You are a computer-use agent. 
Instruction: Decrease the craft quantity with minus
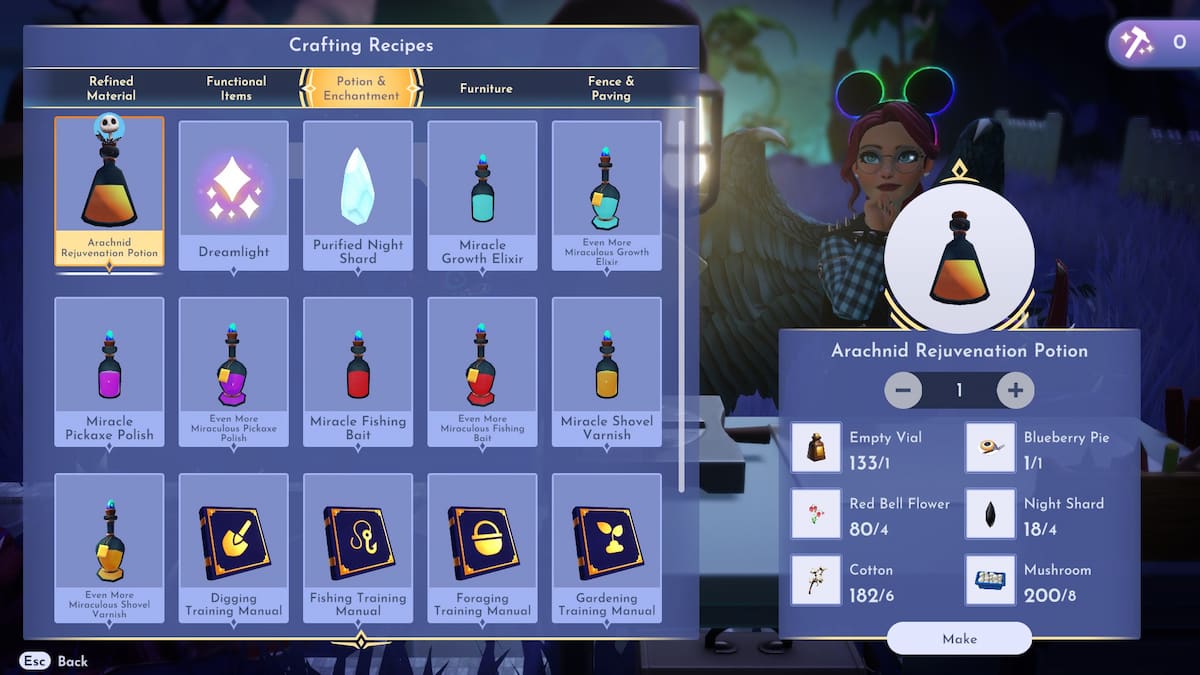click(903, 390)
